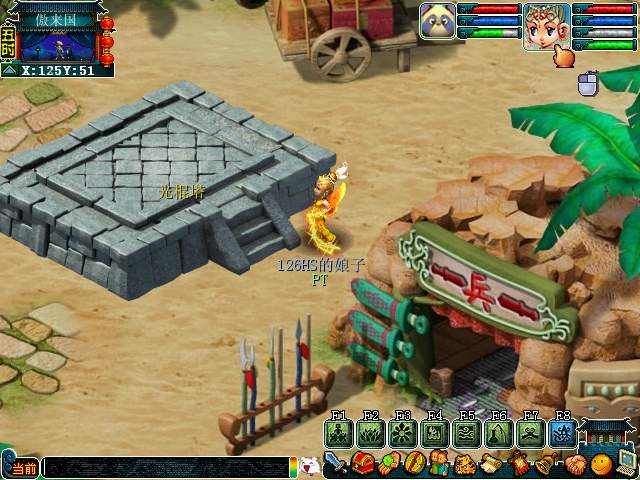The height and width of the screenshot is (480, 640).
Task: Open the panda pet portrait
Action: (x=437, y=21)
